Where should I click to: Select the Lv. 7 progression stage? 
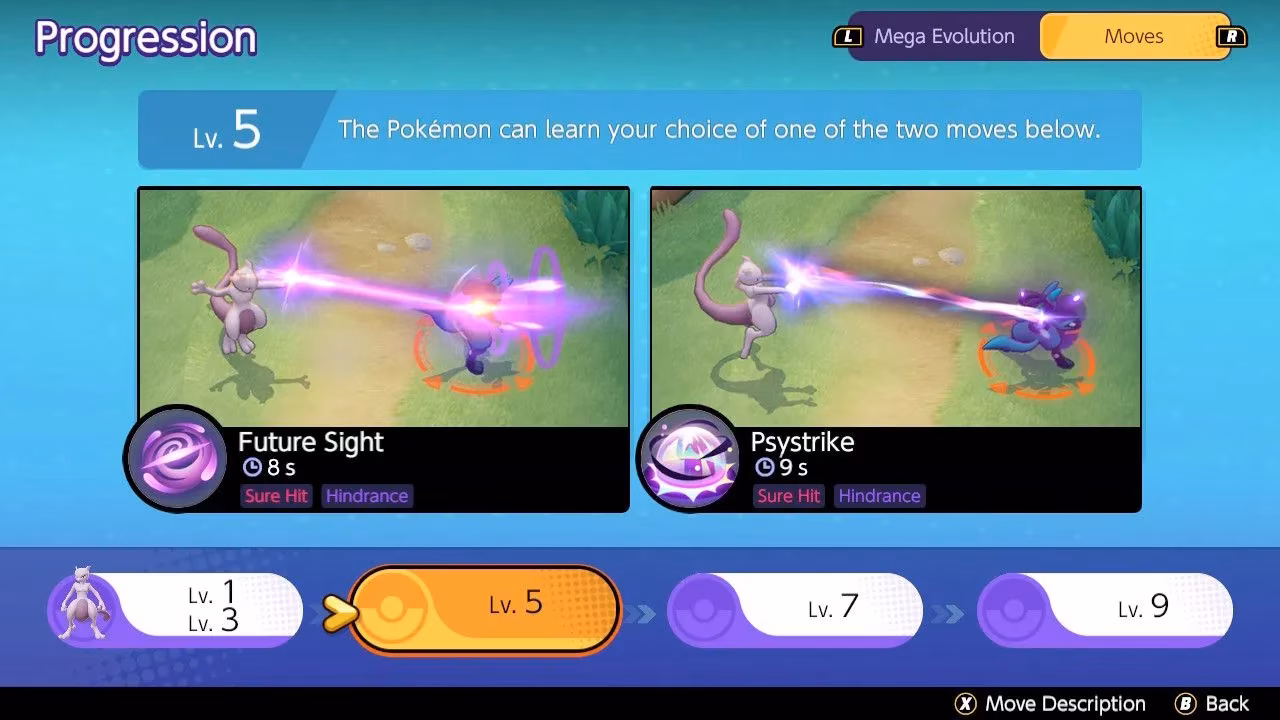[x=796, y=606]
